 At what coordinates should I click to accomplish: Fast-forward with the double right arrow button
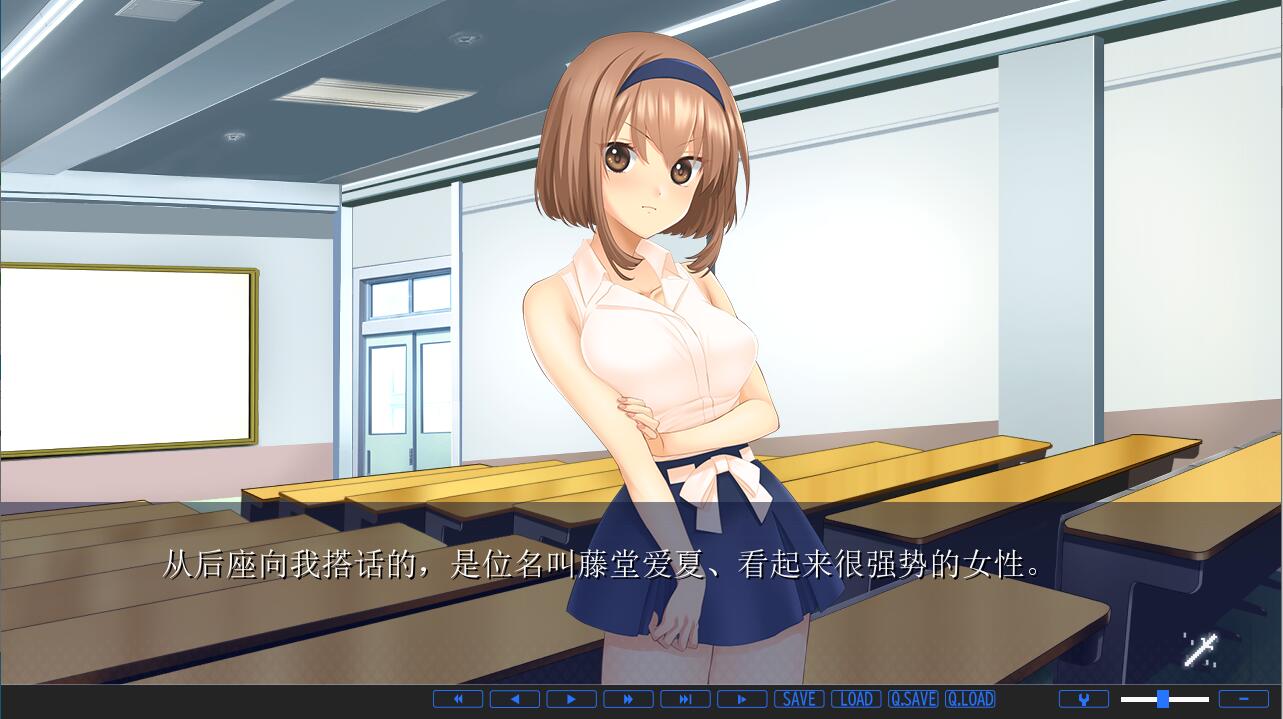point(629,699)
